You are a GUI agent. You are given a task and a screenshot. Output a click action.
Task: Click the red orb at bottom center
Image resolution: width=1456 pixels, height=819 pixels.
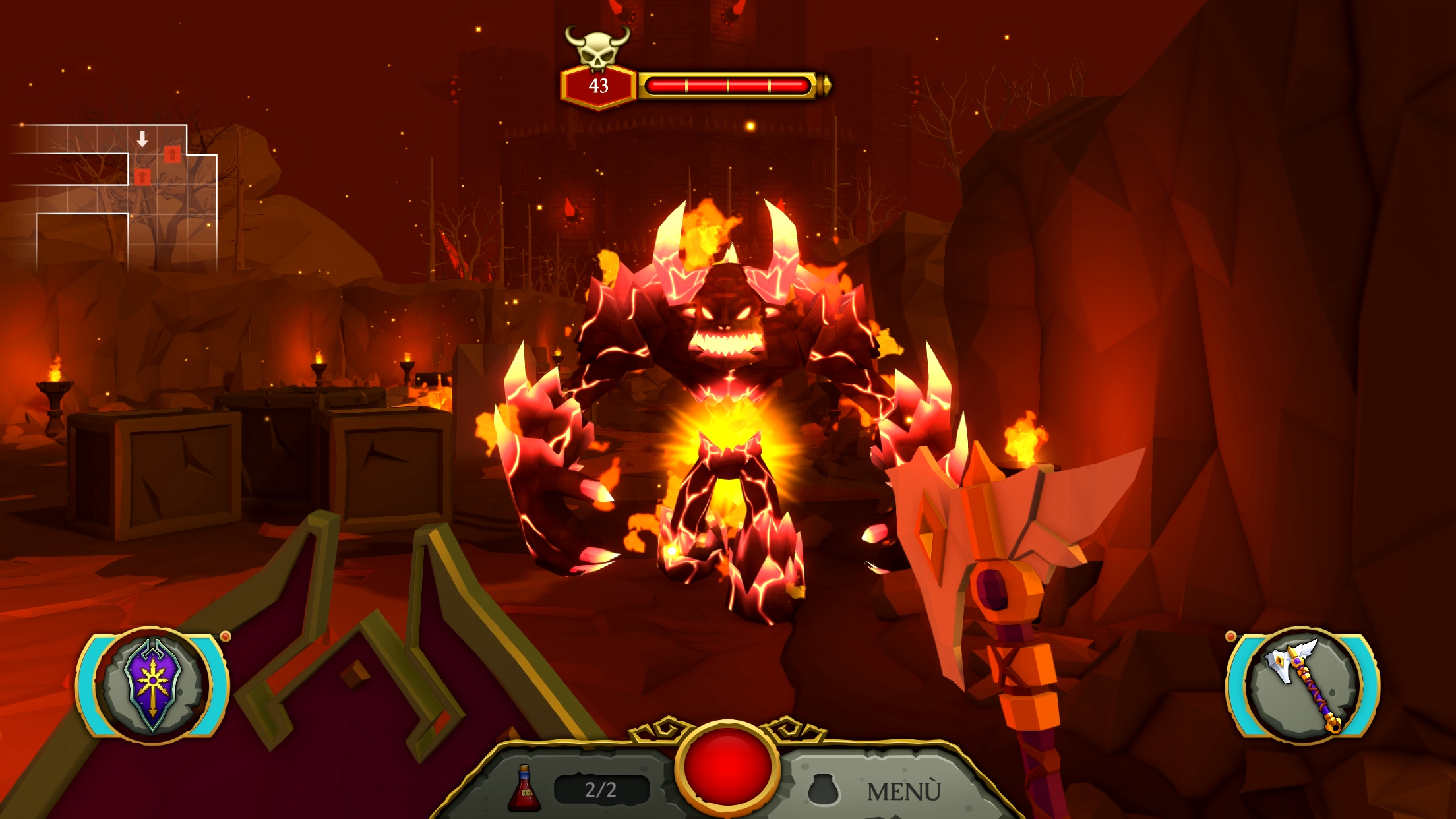728,766
